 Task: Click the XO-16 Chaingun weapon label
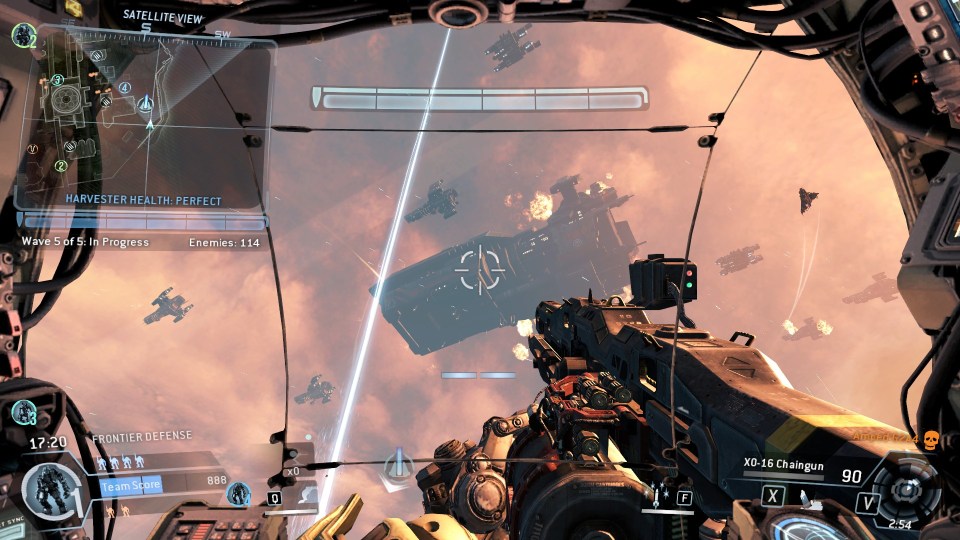pyautogui.click(x=781, y=463)
